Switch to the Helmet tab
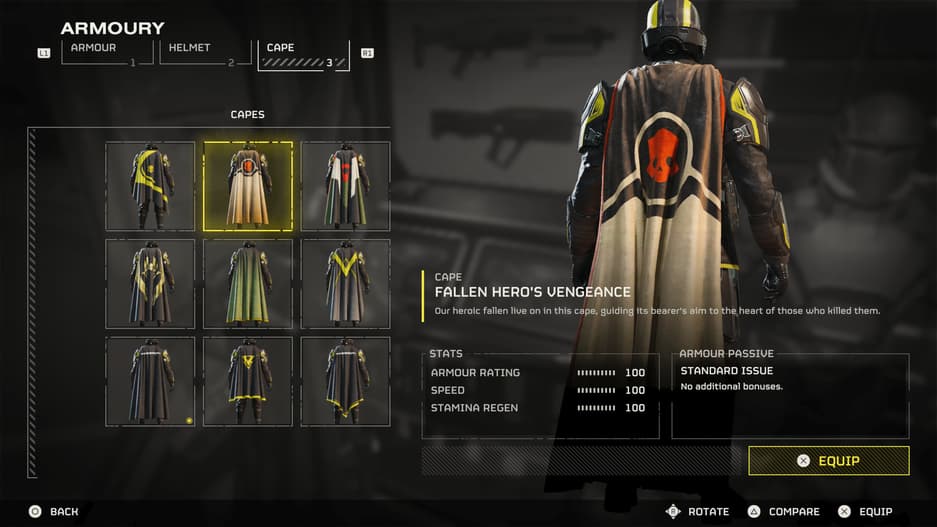Viewport: 937px width, 527px height. coord(205,52)
